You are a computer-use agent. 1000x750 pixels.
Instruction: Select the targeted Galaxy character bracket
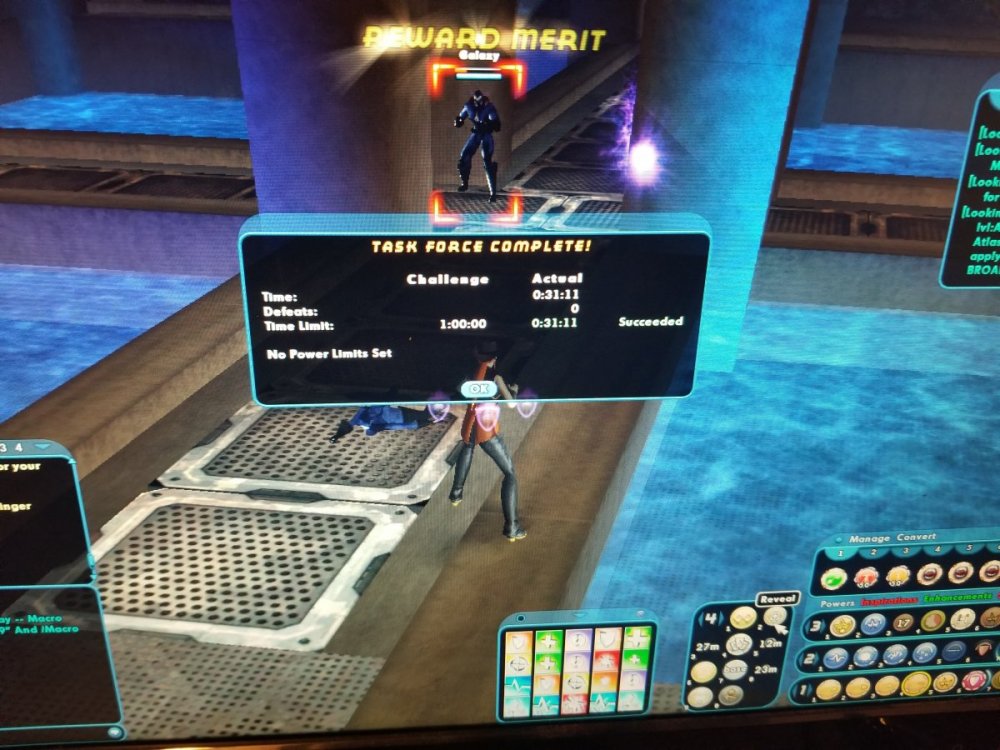[x=477, y=140]
